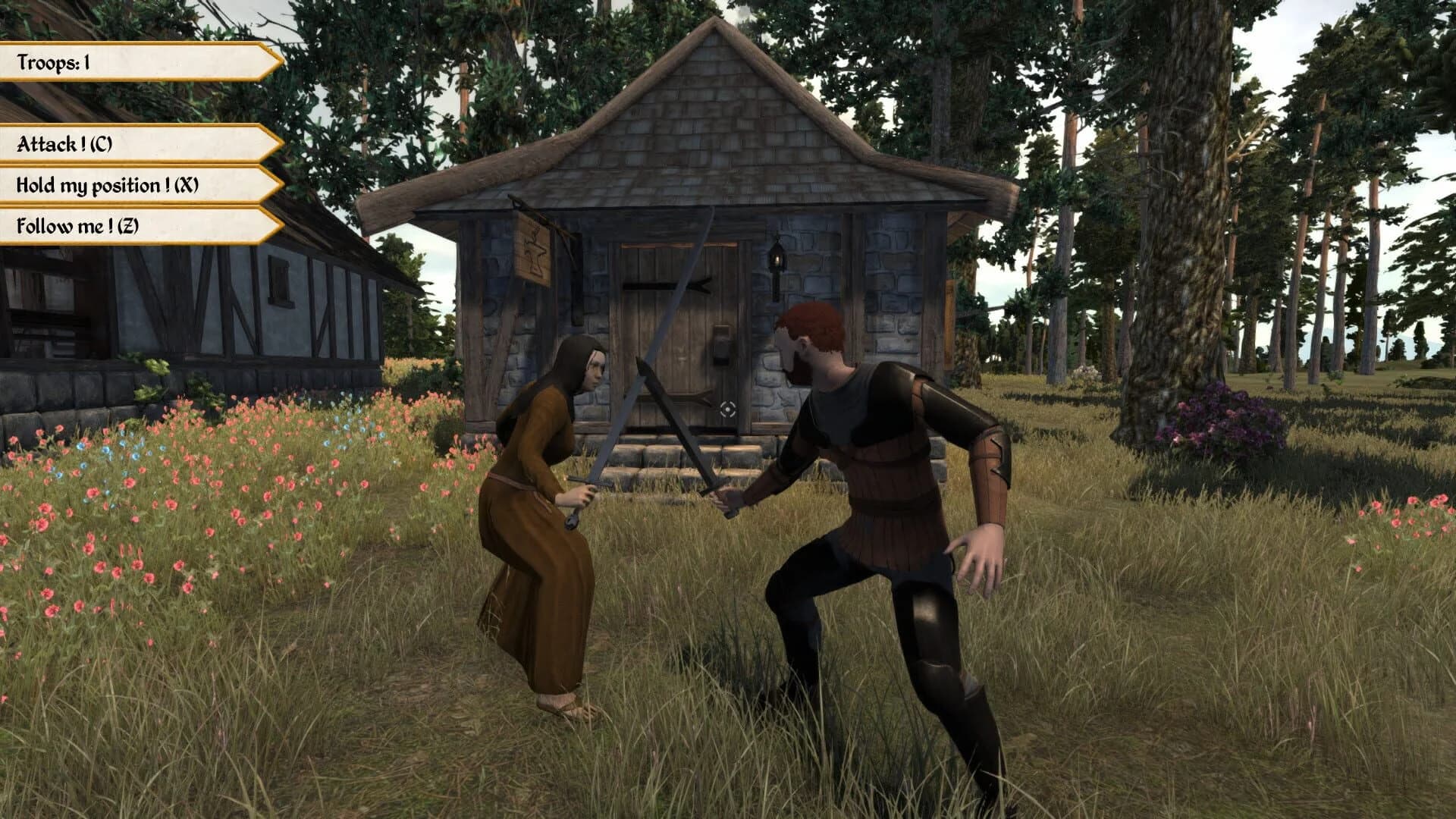Screen dimensions: 1456x819
Task: Click the crosshair reticle icon
Action: point(729,410)
